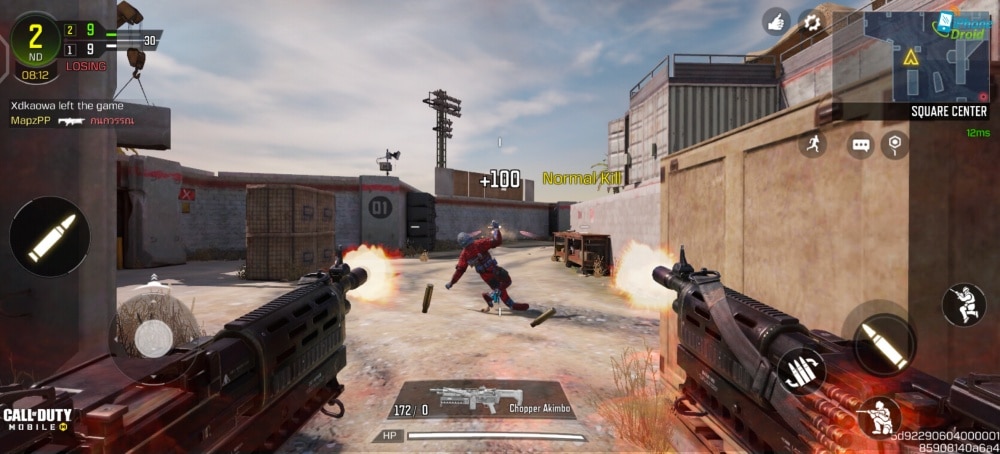Tap the jumping soldier button
Viewport: 1000px width, 454px height.
tap(966, 305)
